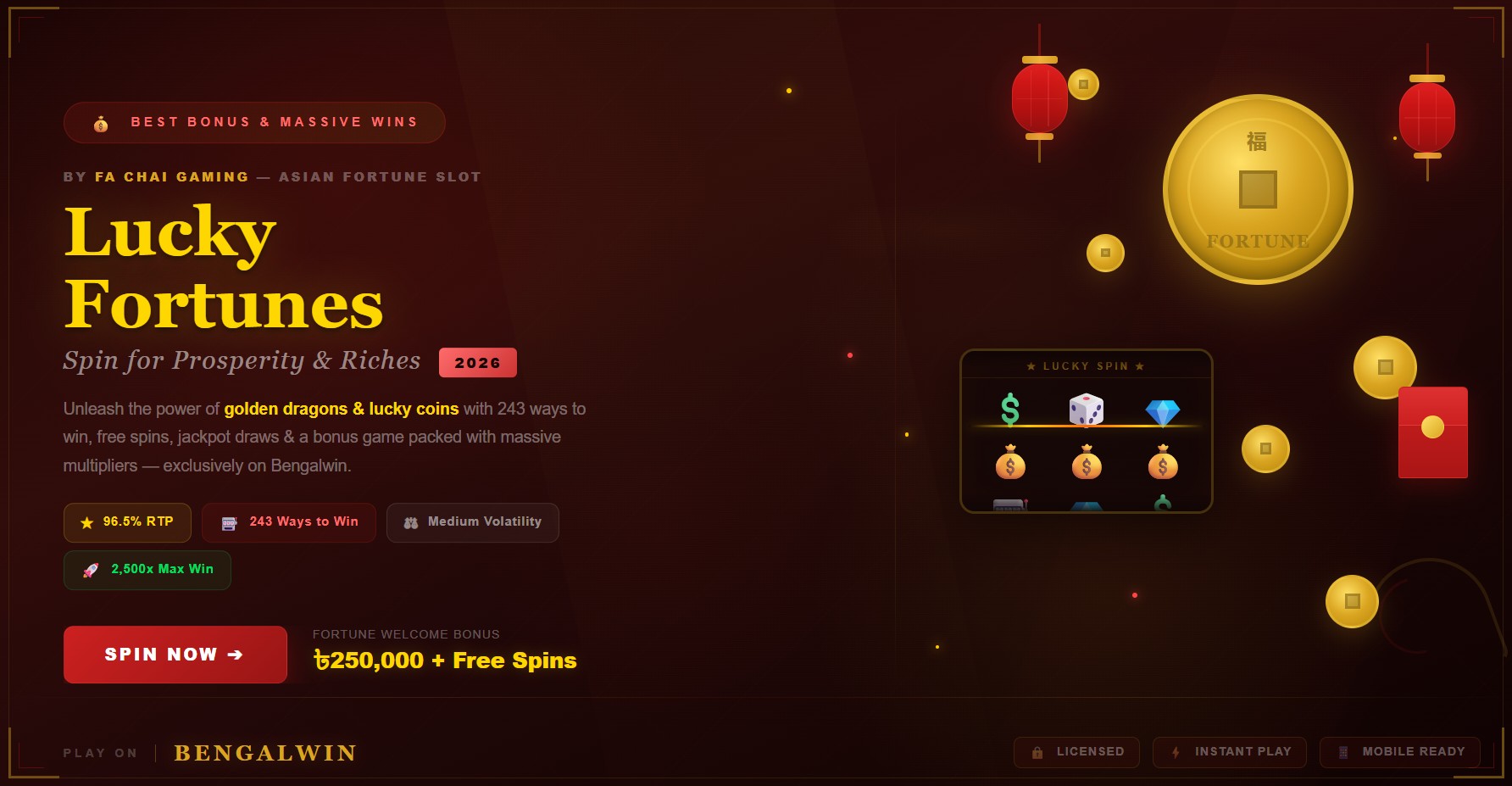Click the 2026 badge next to the tagline
The image size is (1512, 786).
pos(478,362)
